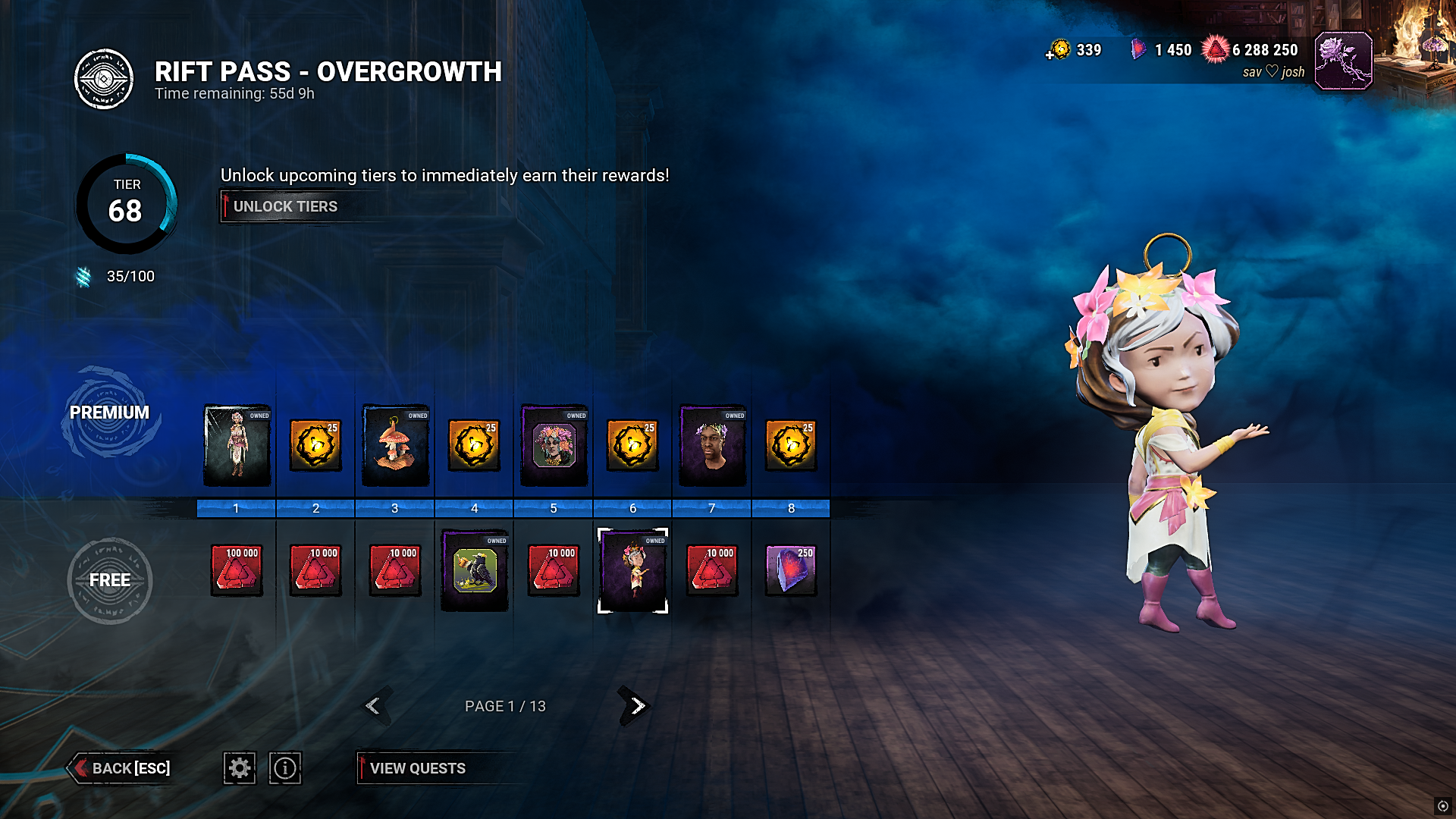Click Back [ESC]

(121, 768)
